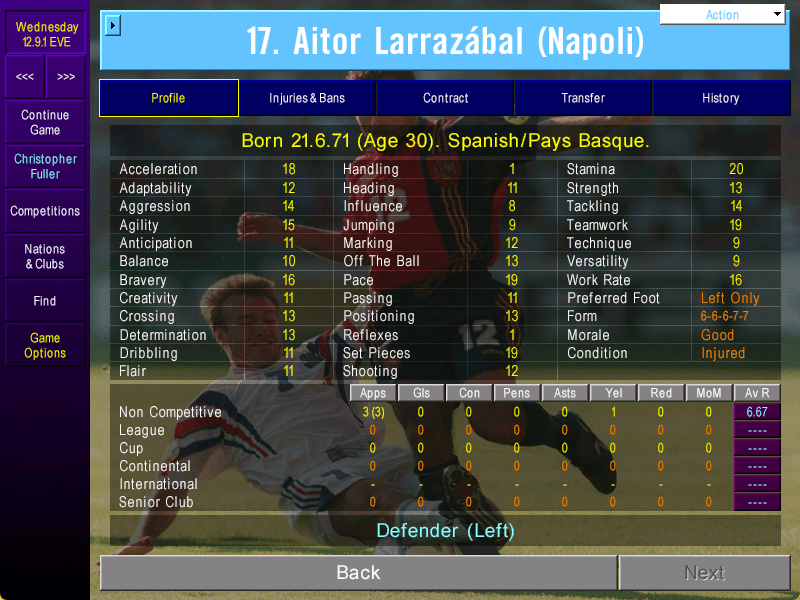
Task: Click the date display Wednesday 12.9.1
Action: [46, 34]
